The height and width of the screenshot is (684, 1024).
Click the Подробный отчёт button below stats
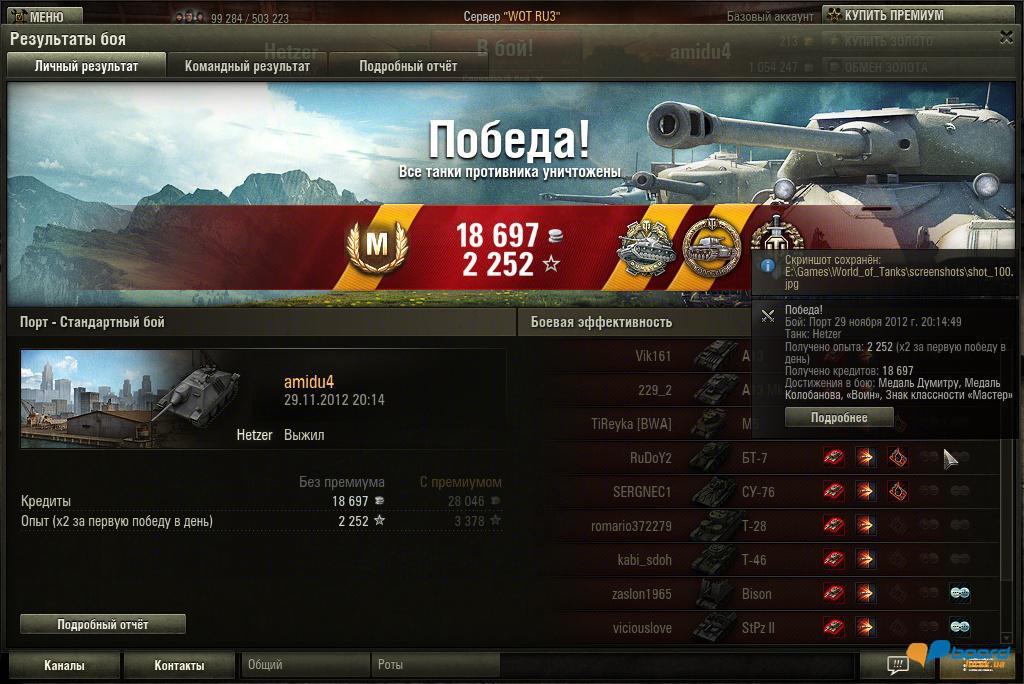(x=103, y=624)
